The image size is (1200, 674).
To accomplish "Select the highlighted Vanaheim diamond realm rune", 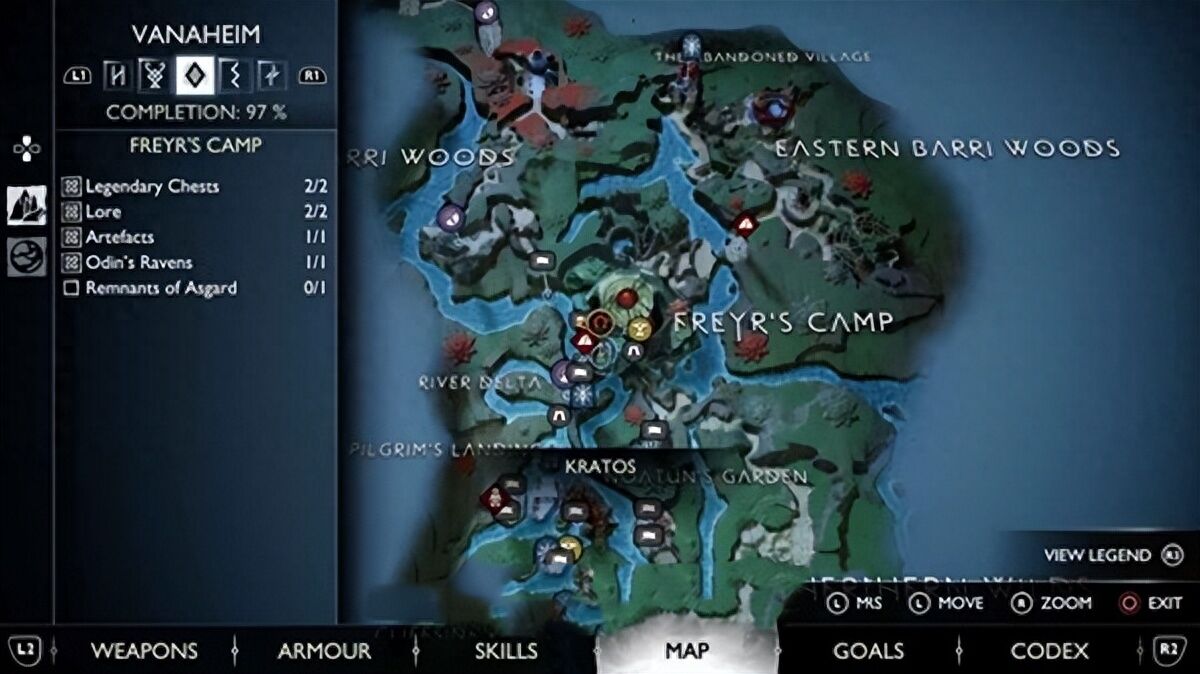I will [x=193, y=74].
